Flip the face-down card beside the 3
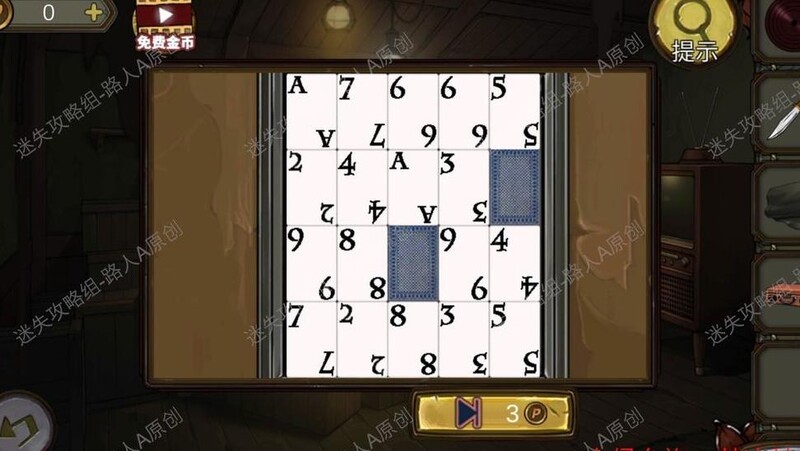This screenshot has height=451, width=800. click(515, 186)
